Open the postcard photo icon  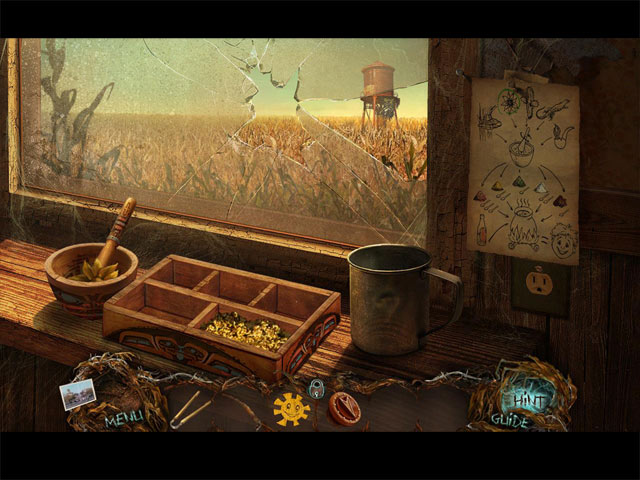coord(77,392)
